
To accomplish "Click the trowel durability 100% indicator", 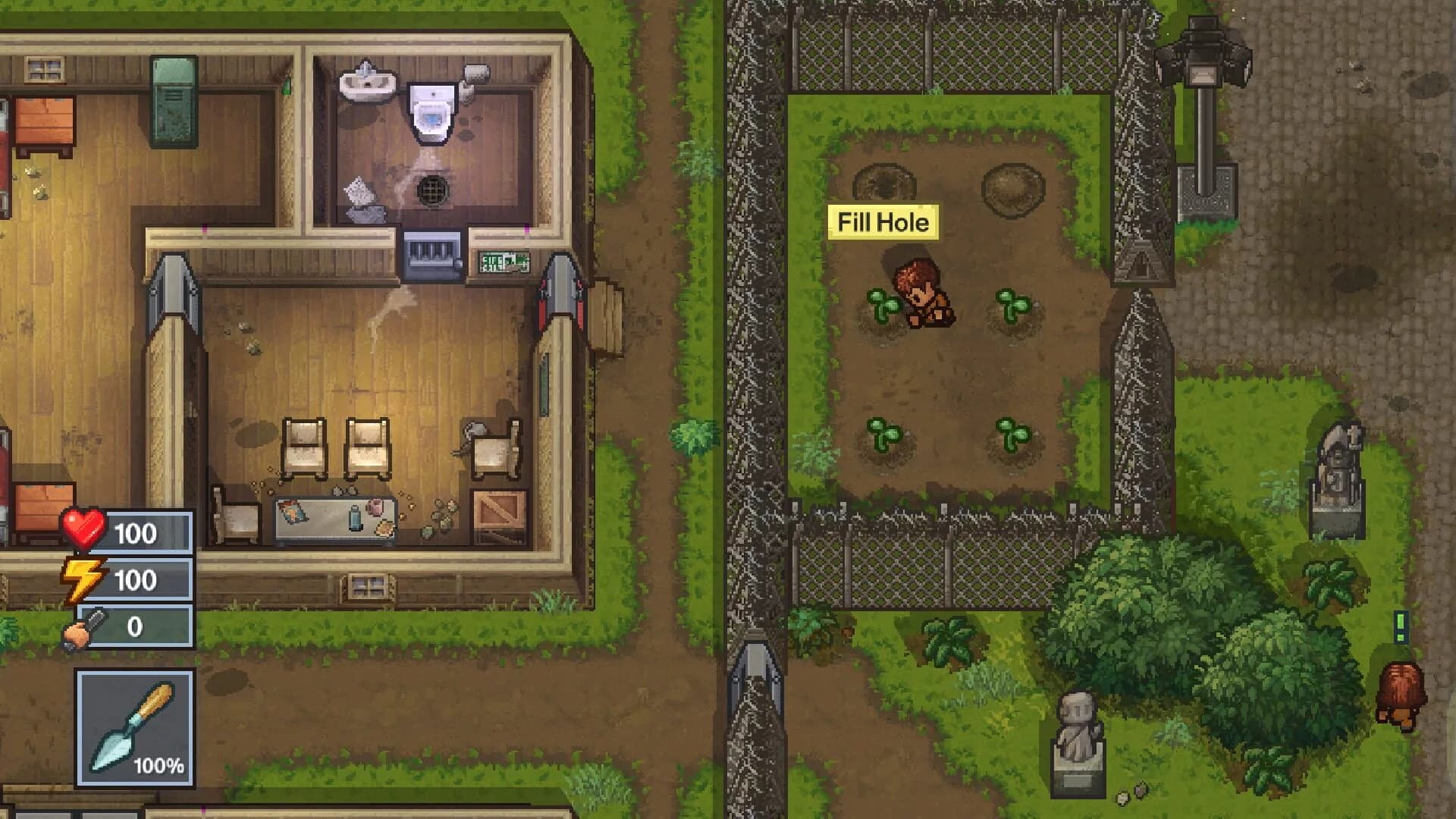I will [159, 766].
